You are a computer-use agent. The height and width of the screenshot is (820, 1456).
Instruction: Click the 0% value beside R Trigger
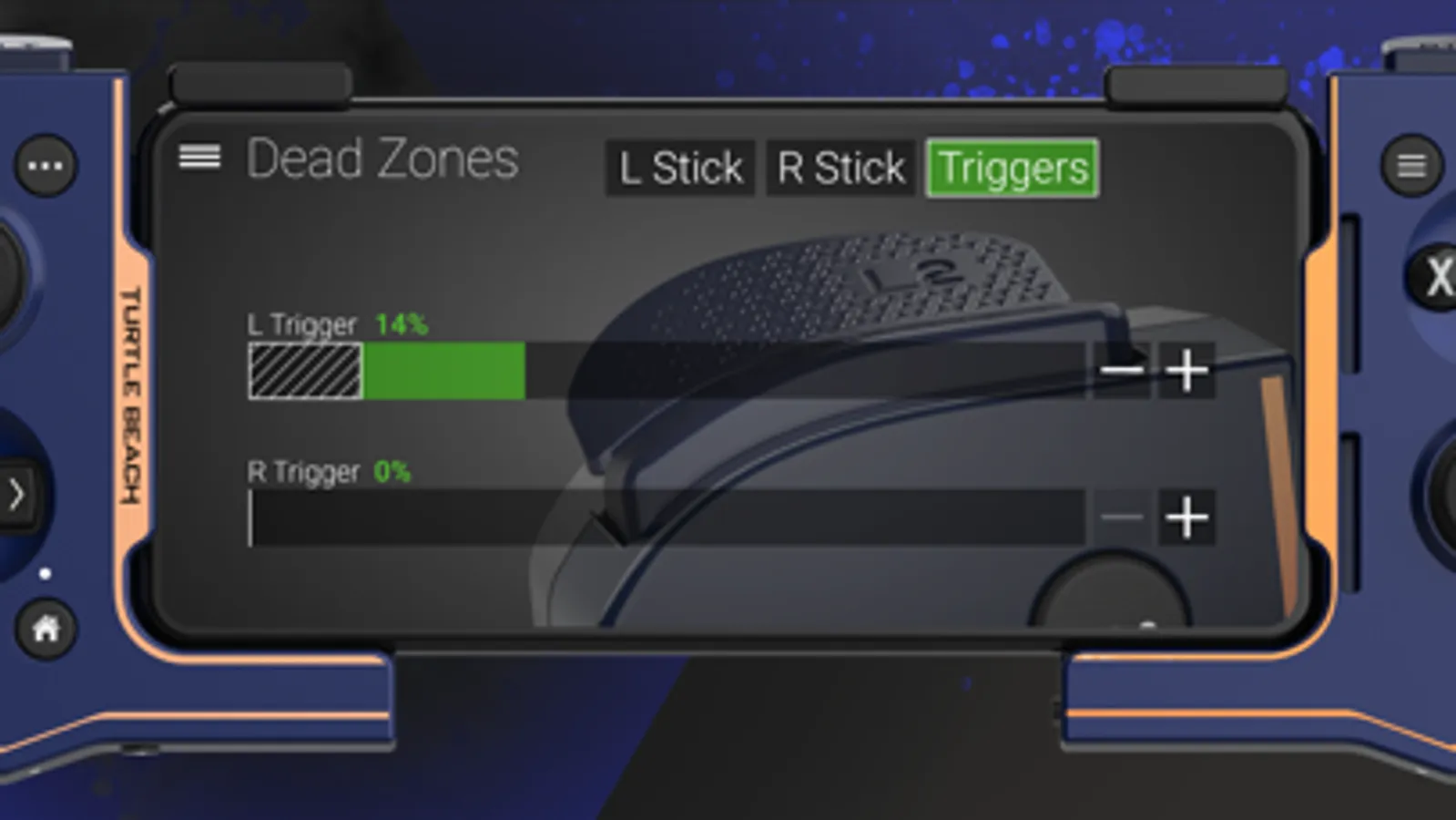click(393, 472)
